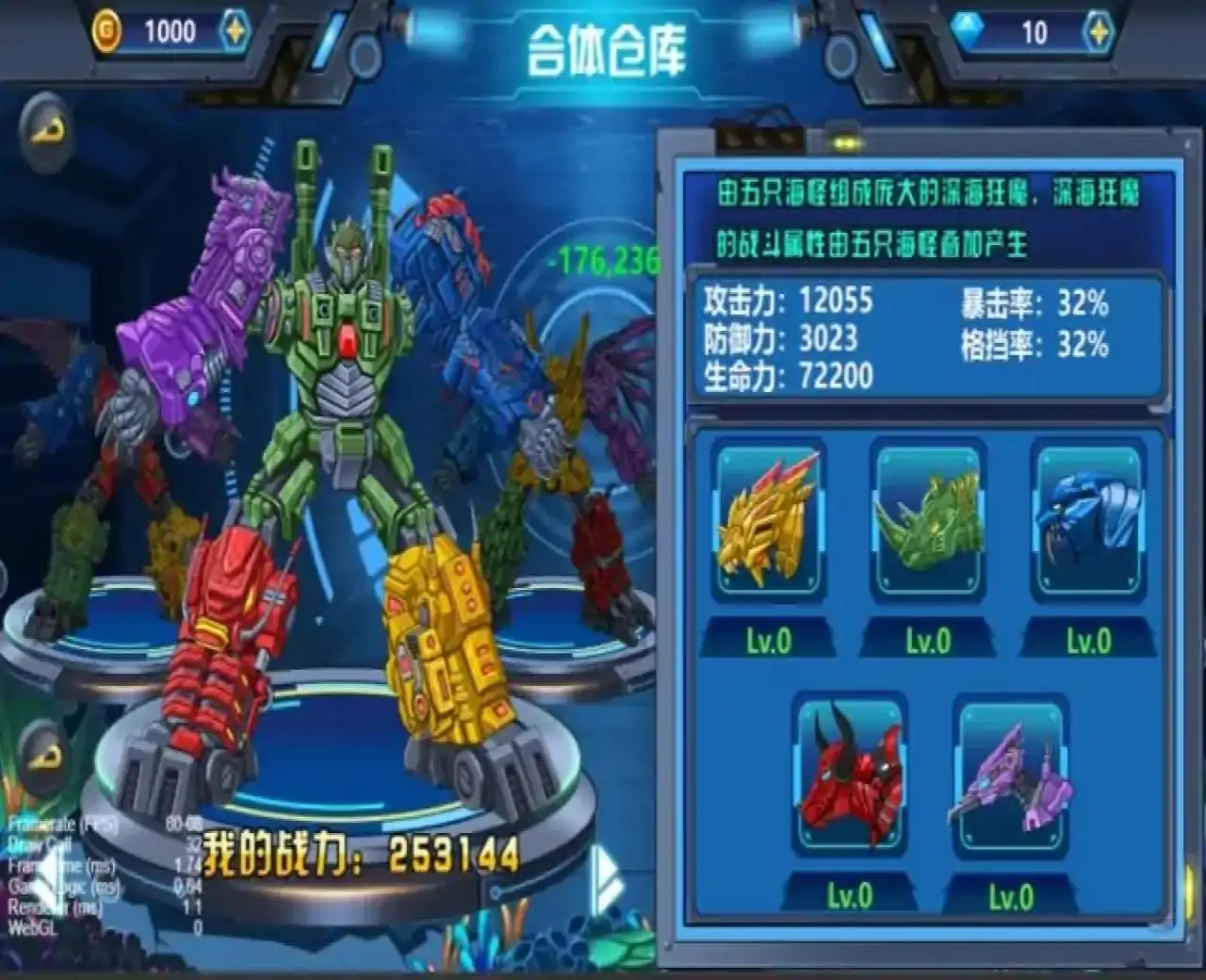1206x980 pixels.
Task: Select the red bull head part thumbnail
Action: 848,777
